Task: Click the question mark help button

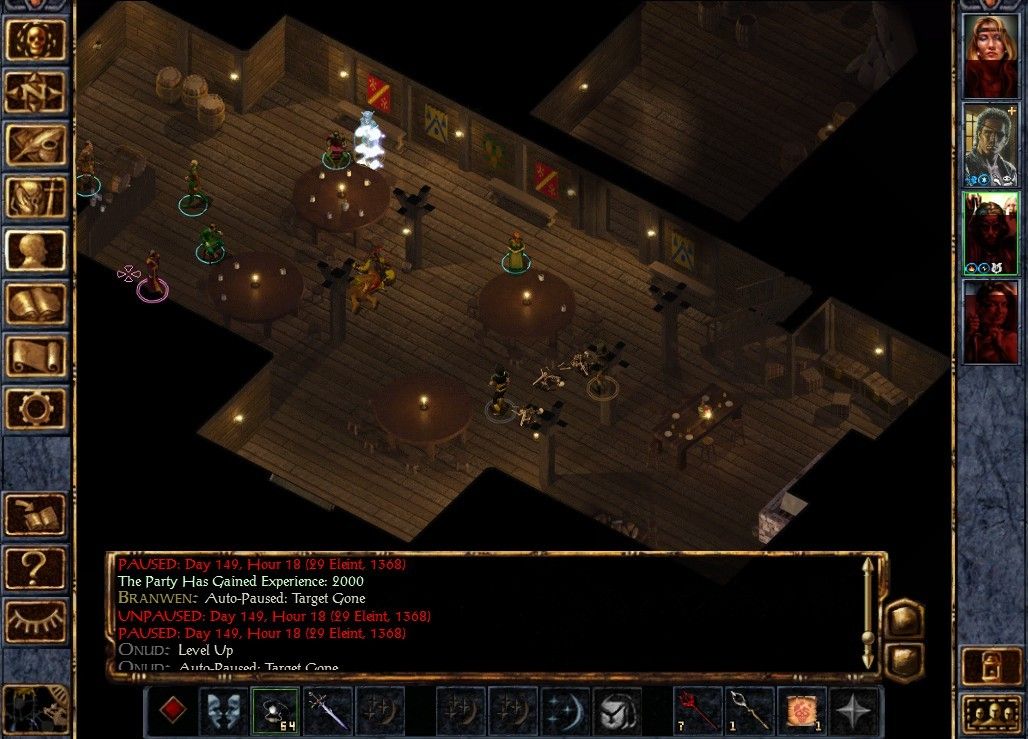Action: pos(36,568)
